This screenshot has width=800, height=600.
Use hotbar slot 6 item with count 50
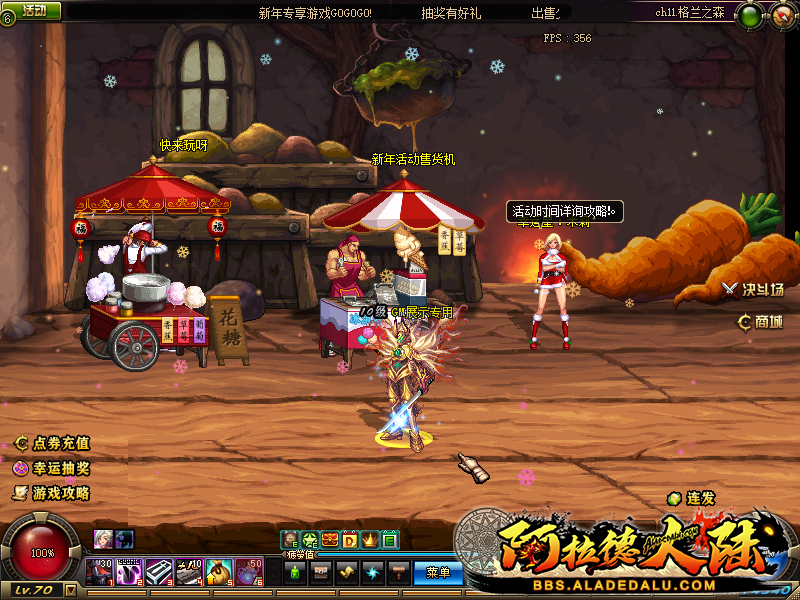click(x=250, y=571)
